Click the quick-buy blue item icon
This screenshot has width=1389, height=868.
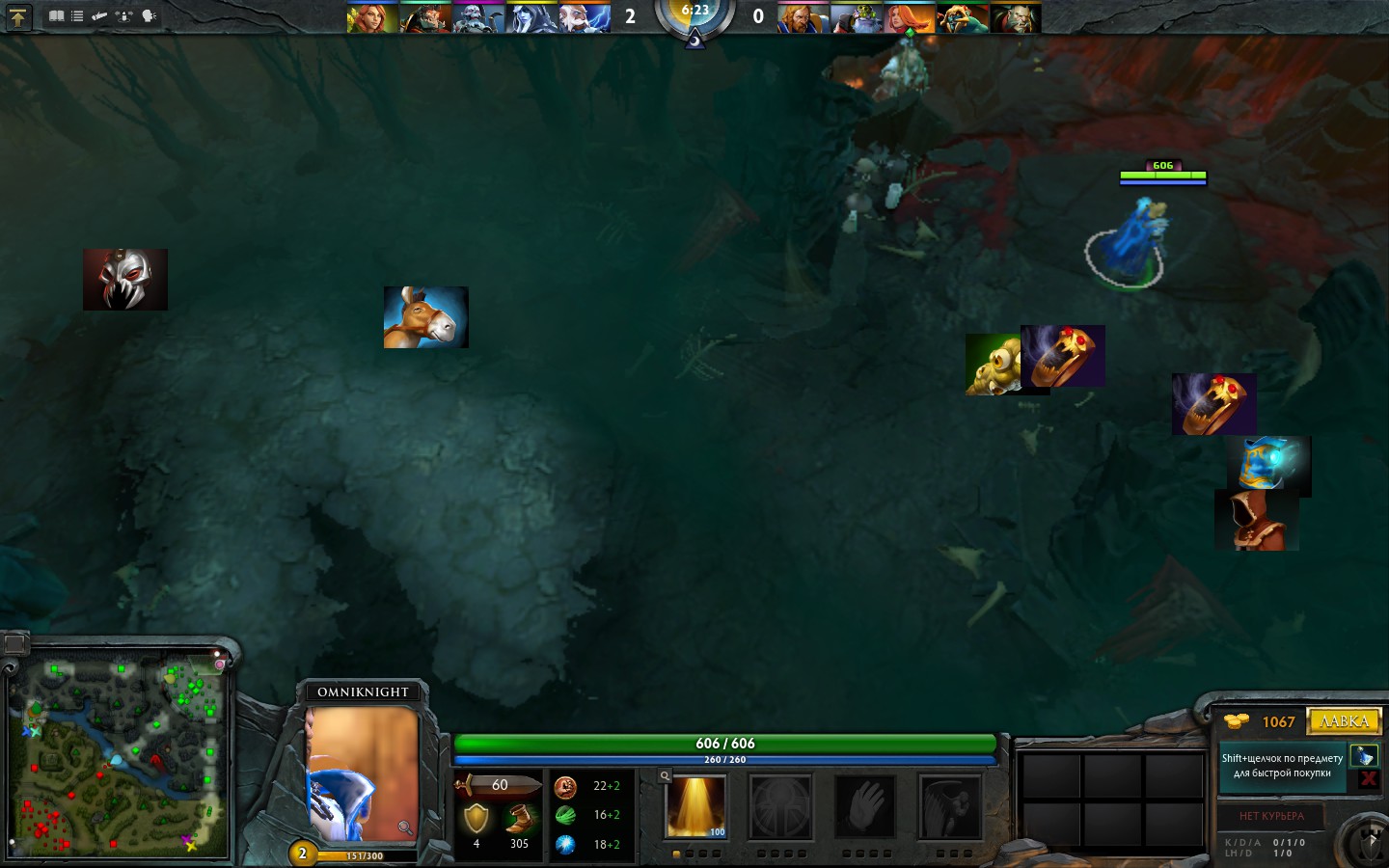1364,756
